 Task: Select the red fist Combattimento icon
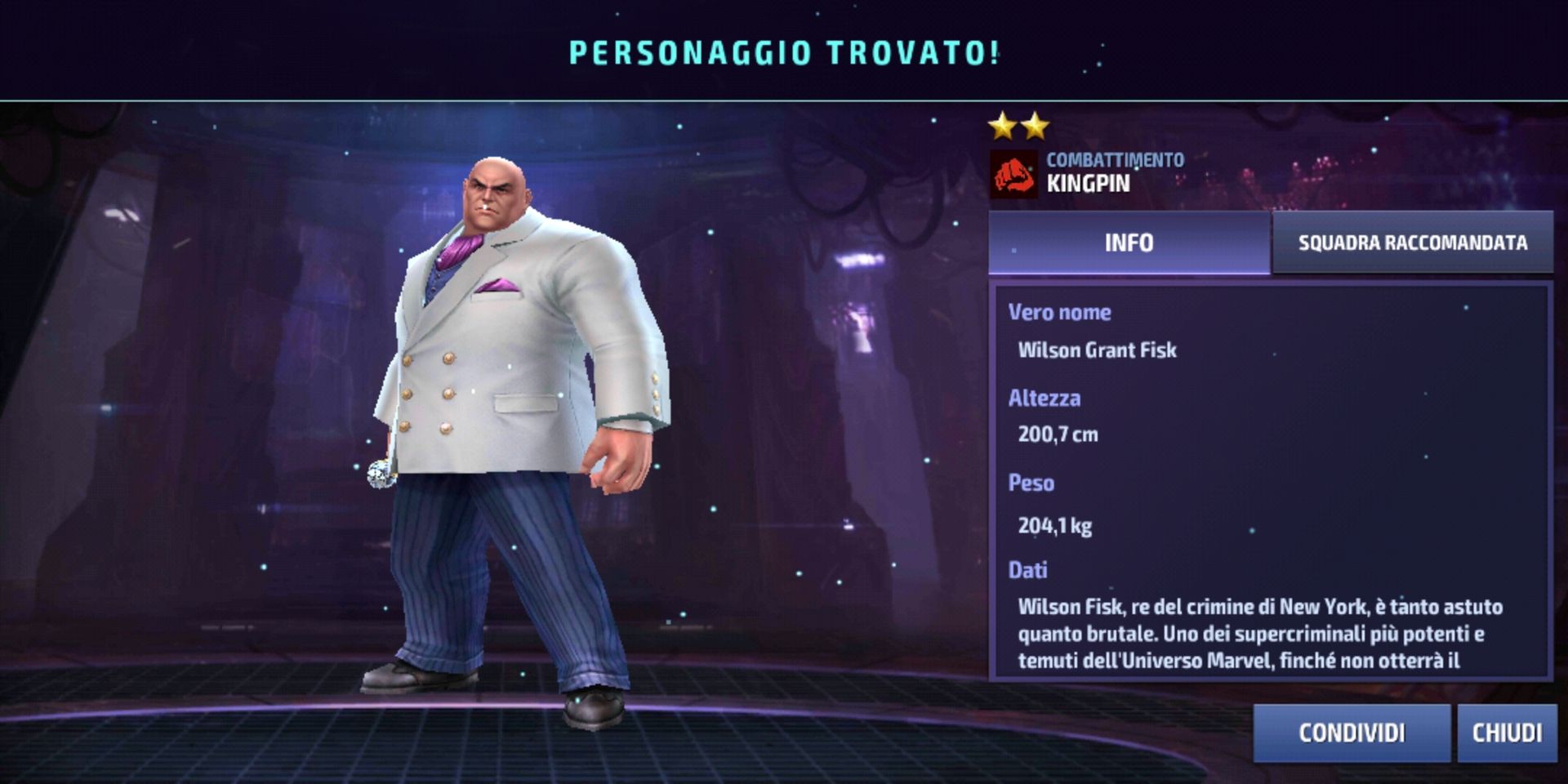click(x=1013, y=174)
